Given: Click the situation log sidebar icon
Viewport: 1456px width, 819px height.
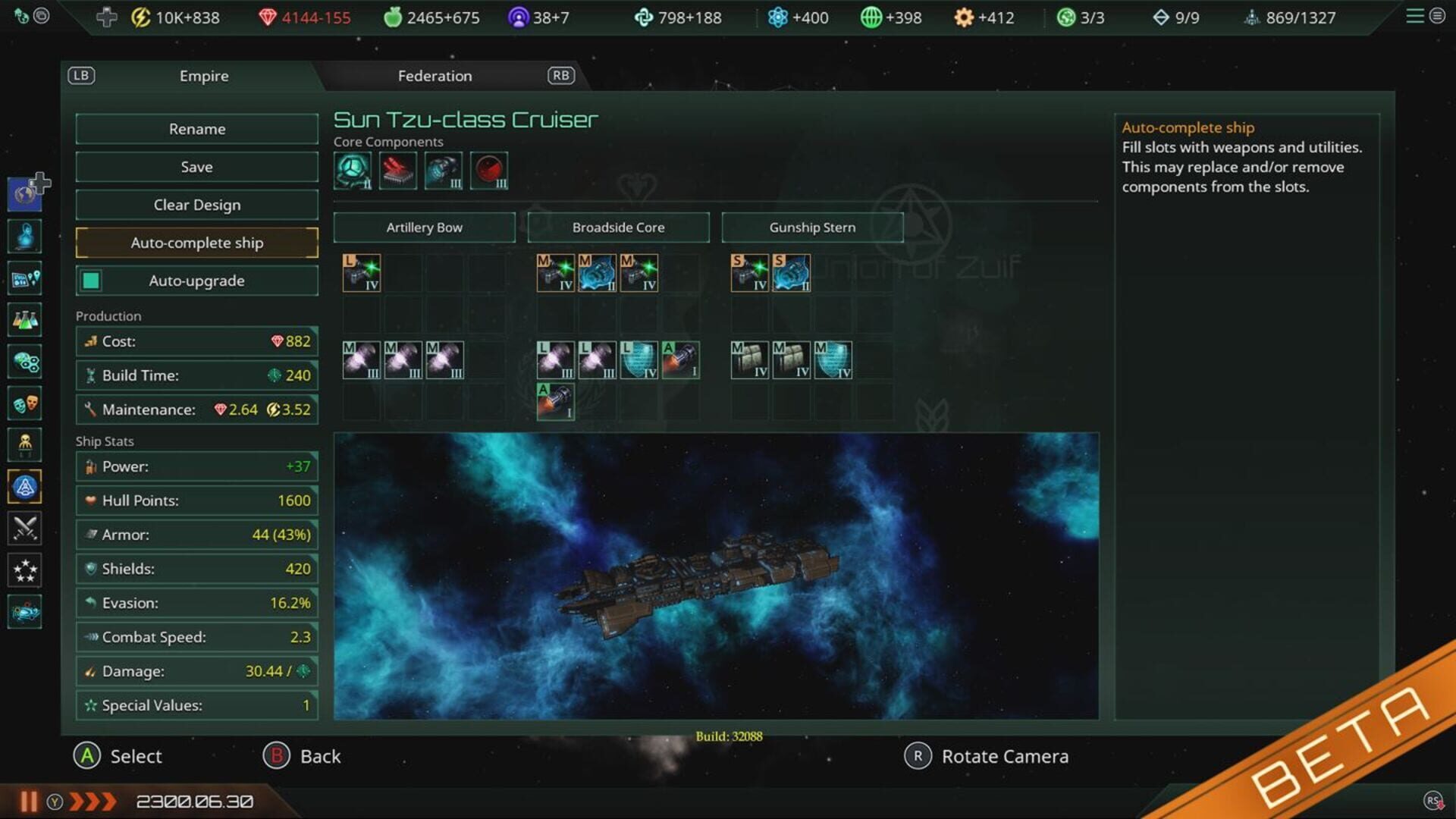Looking at the screenshot, I should point(25,278).
